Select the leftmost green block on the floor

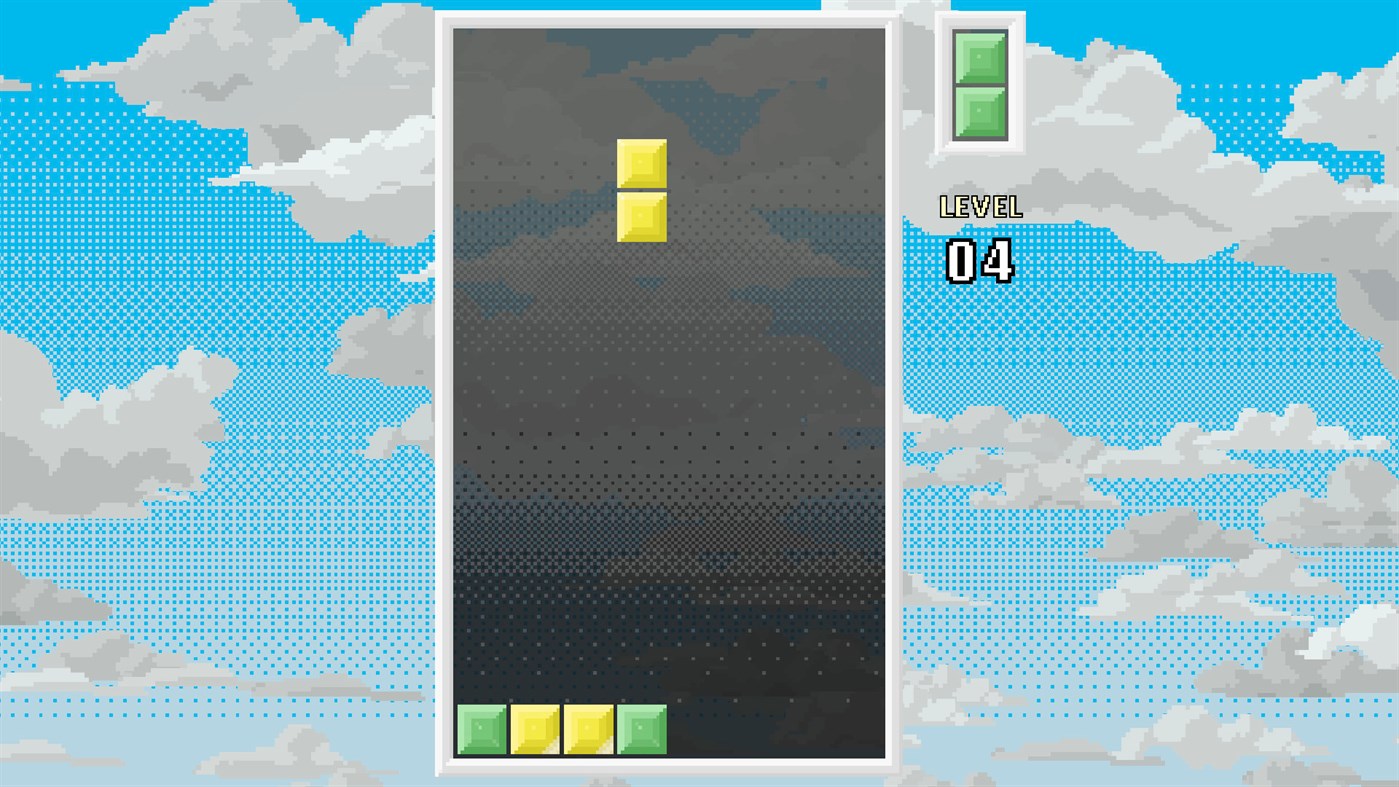click(483, 730)
